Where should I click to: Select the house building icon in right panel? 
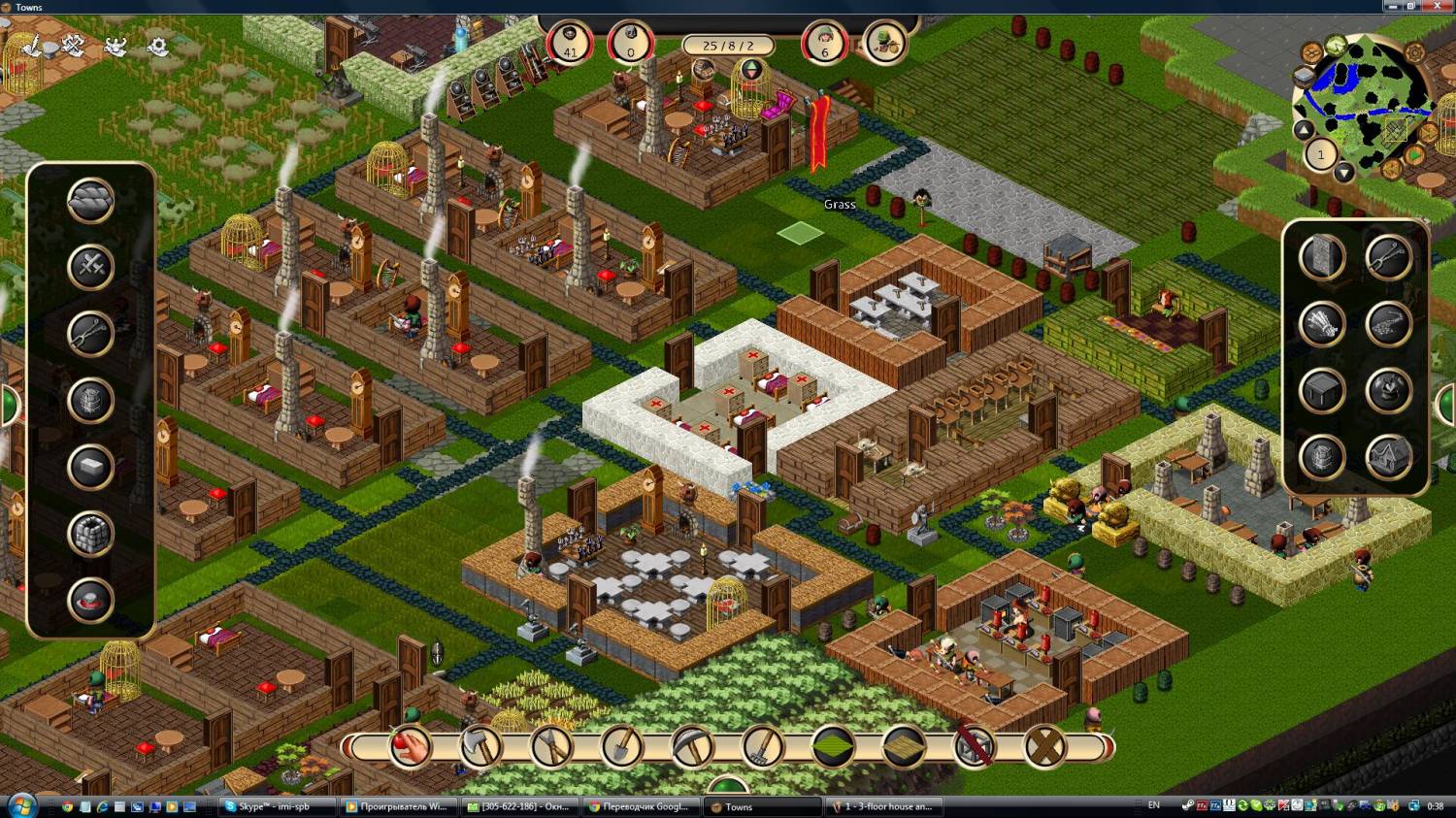(x=1389, y=456)
